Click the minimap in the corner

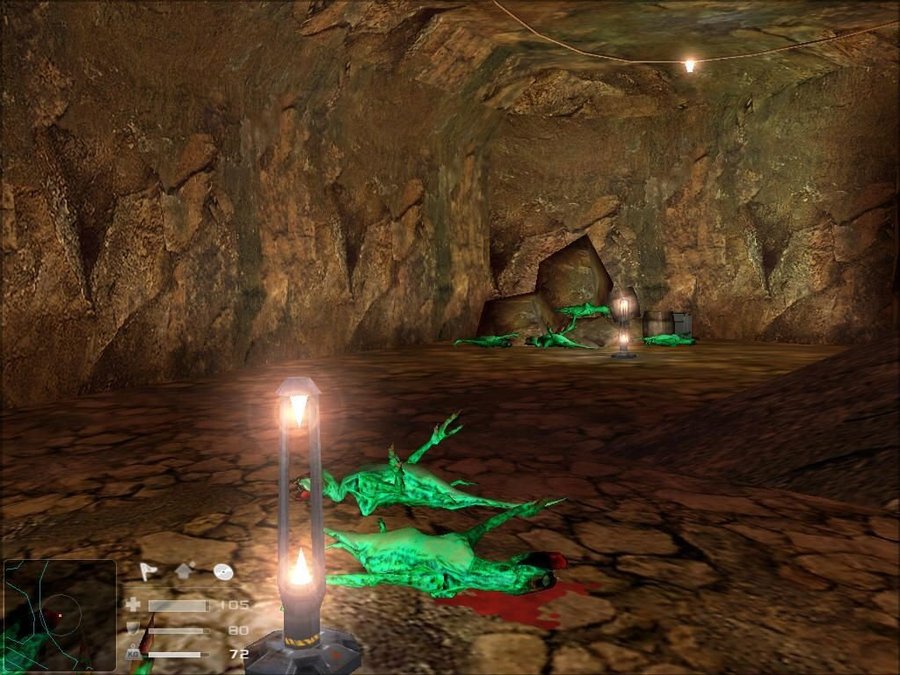60,614
